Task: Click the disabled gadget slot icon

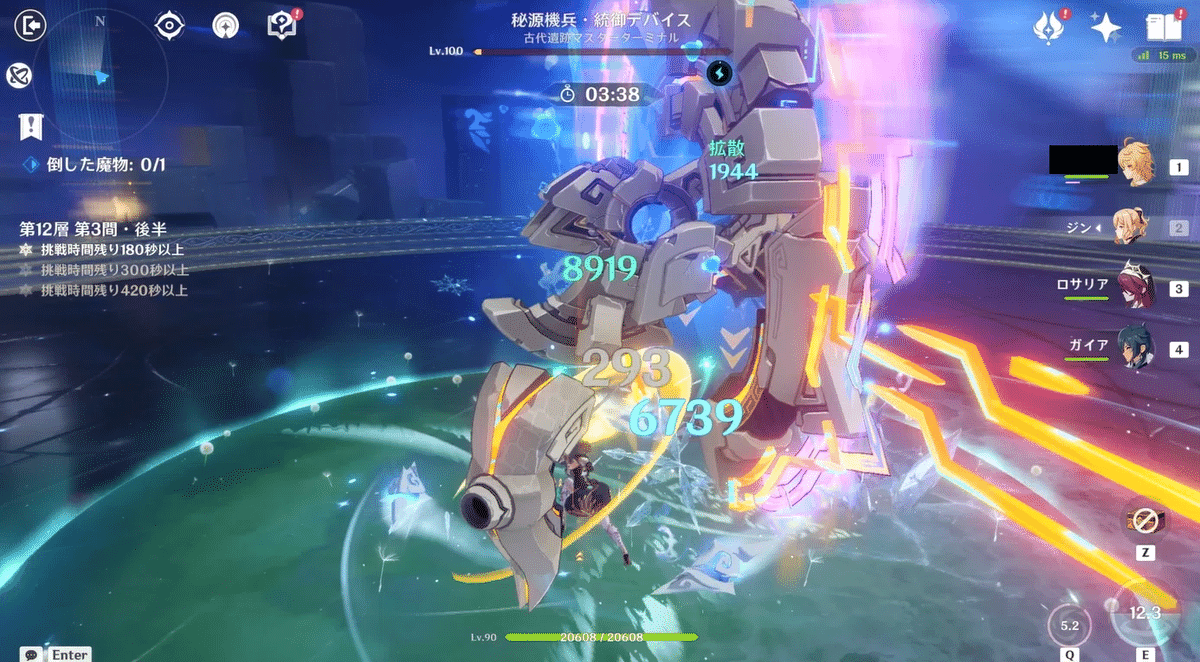Action: coord(1143,520)
